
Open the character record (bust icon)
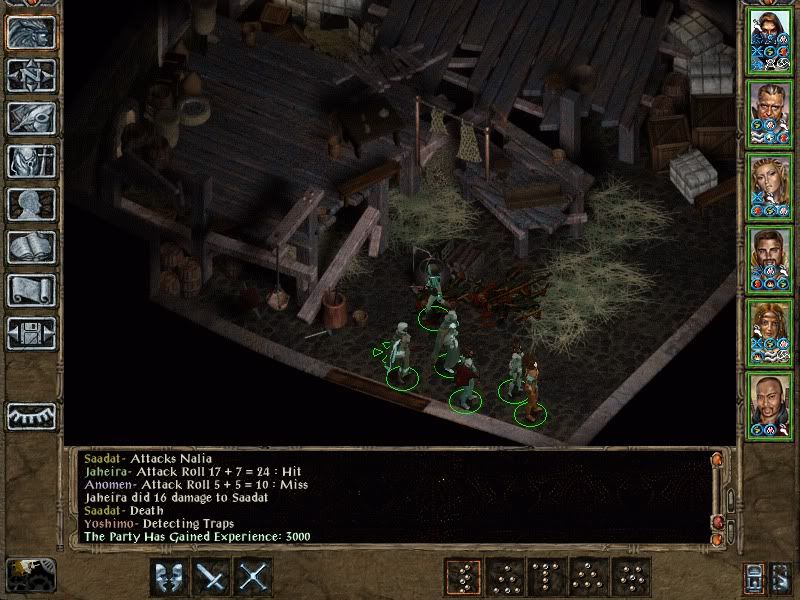[31, 204]
